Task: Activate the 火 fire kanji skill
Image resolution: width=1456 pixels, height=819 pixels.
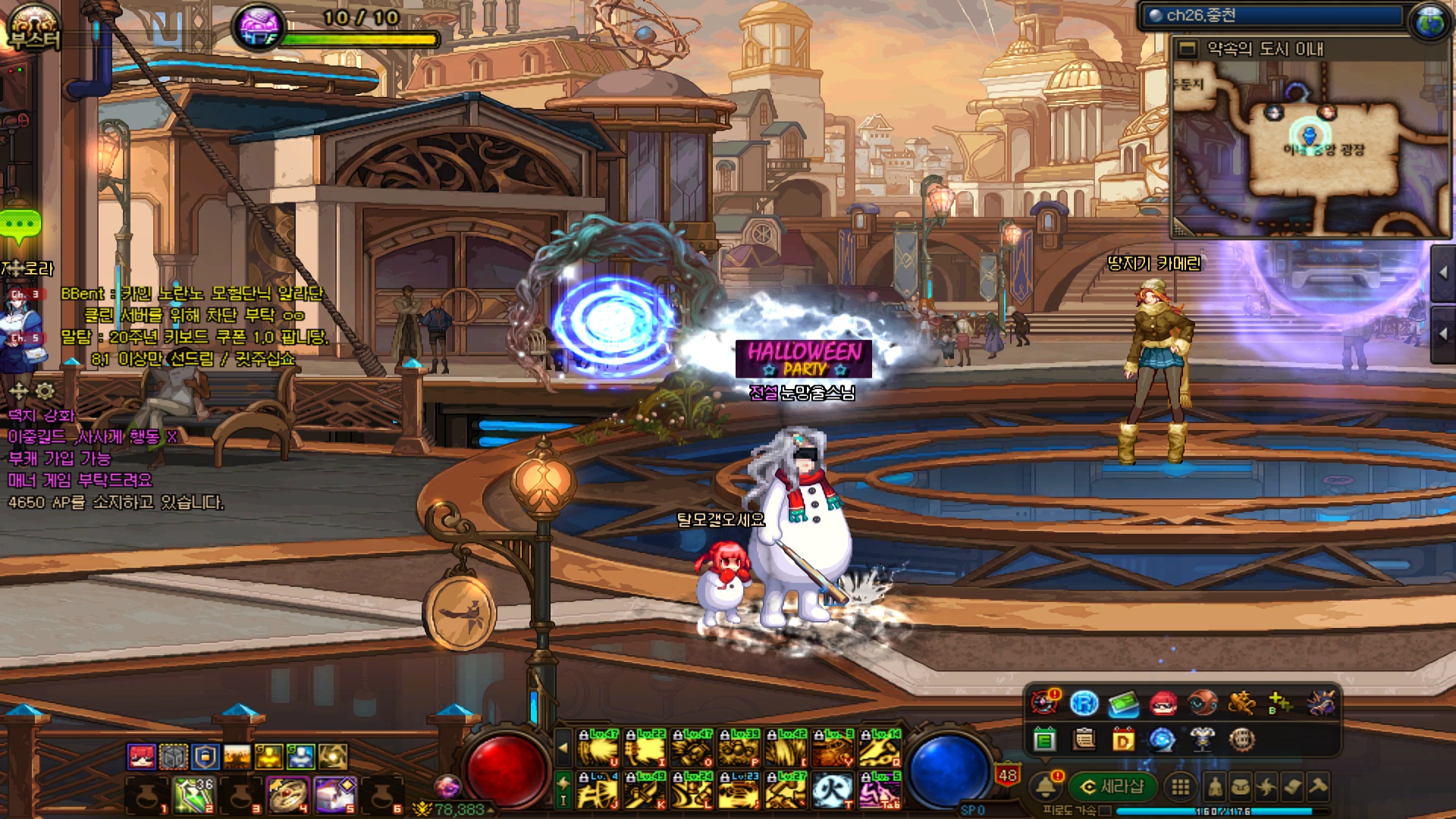Action: 832,791
